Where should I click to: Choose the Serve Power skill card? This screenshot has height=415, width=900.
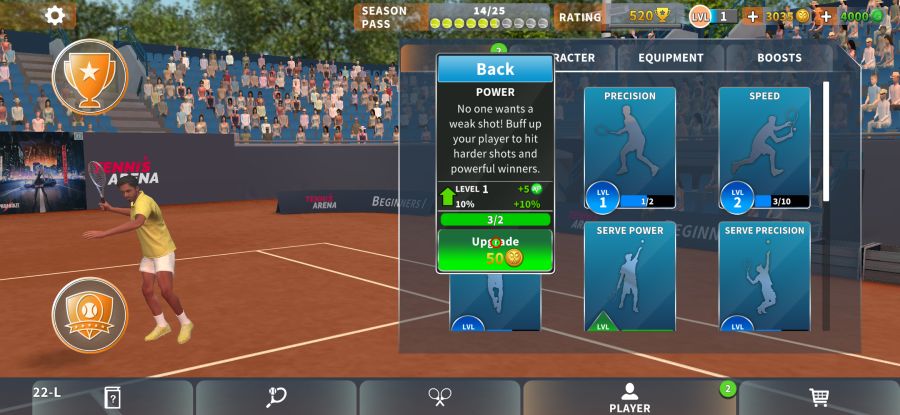click(629, 277)
